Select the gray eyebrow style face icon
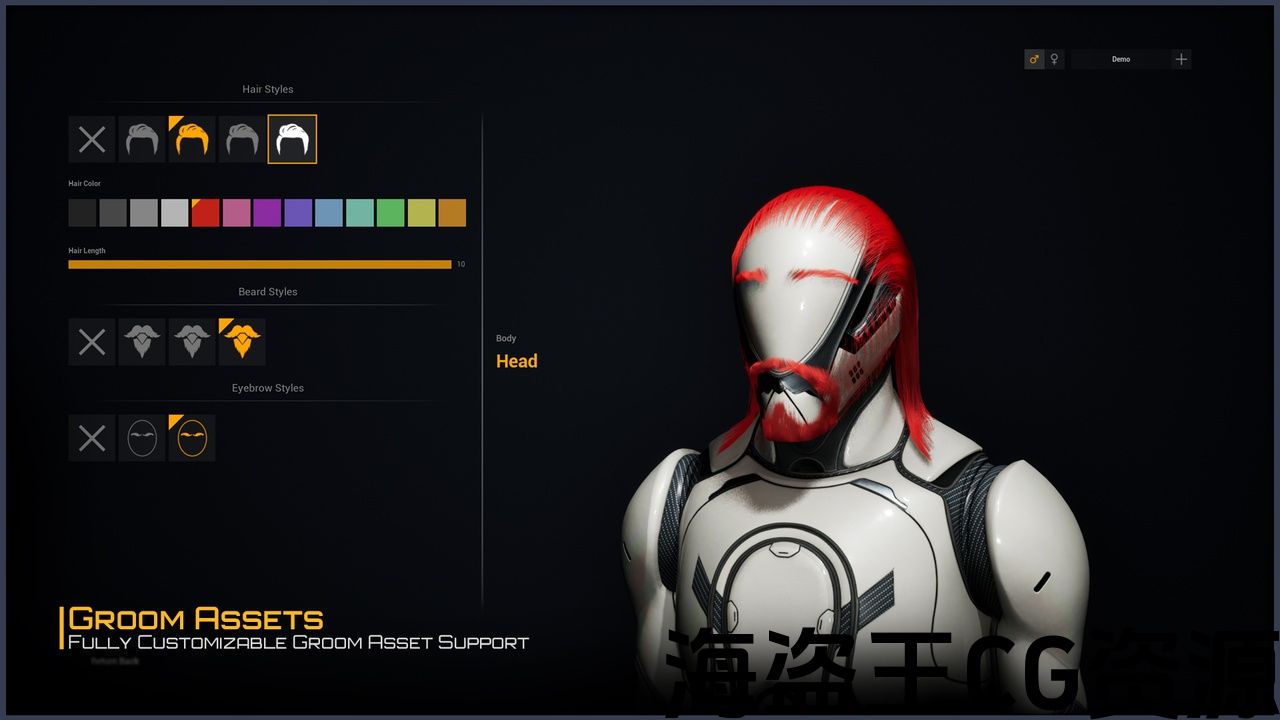Viewport: 1280px width, 720px height. [142, 438]
